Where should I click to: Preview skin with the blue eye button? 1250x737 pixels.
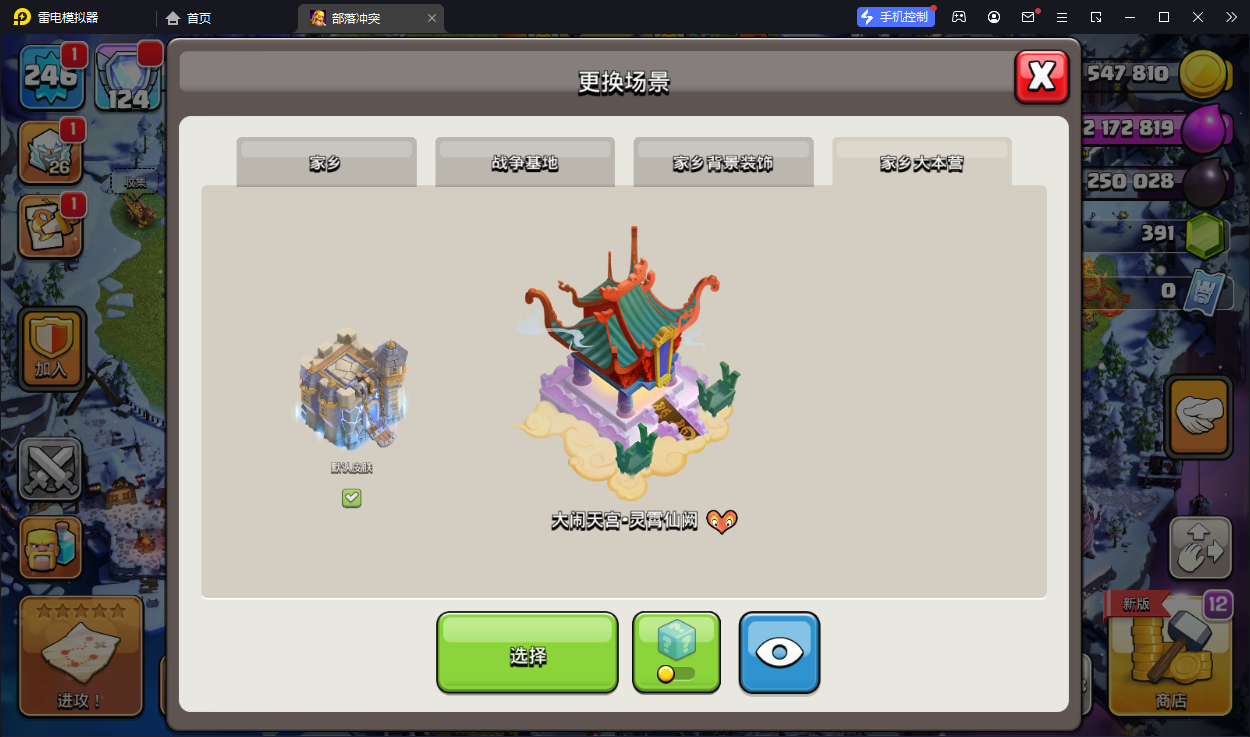pyautogui.click(x=779, y=653)
